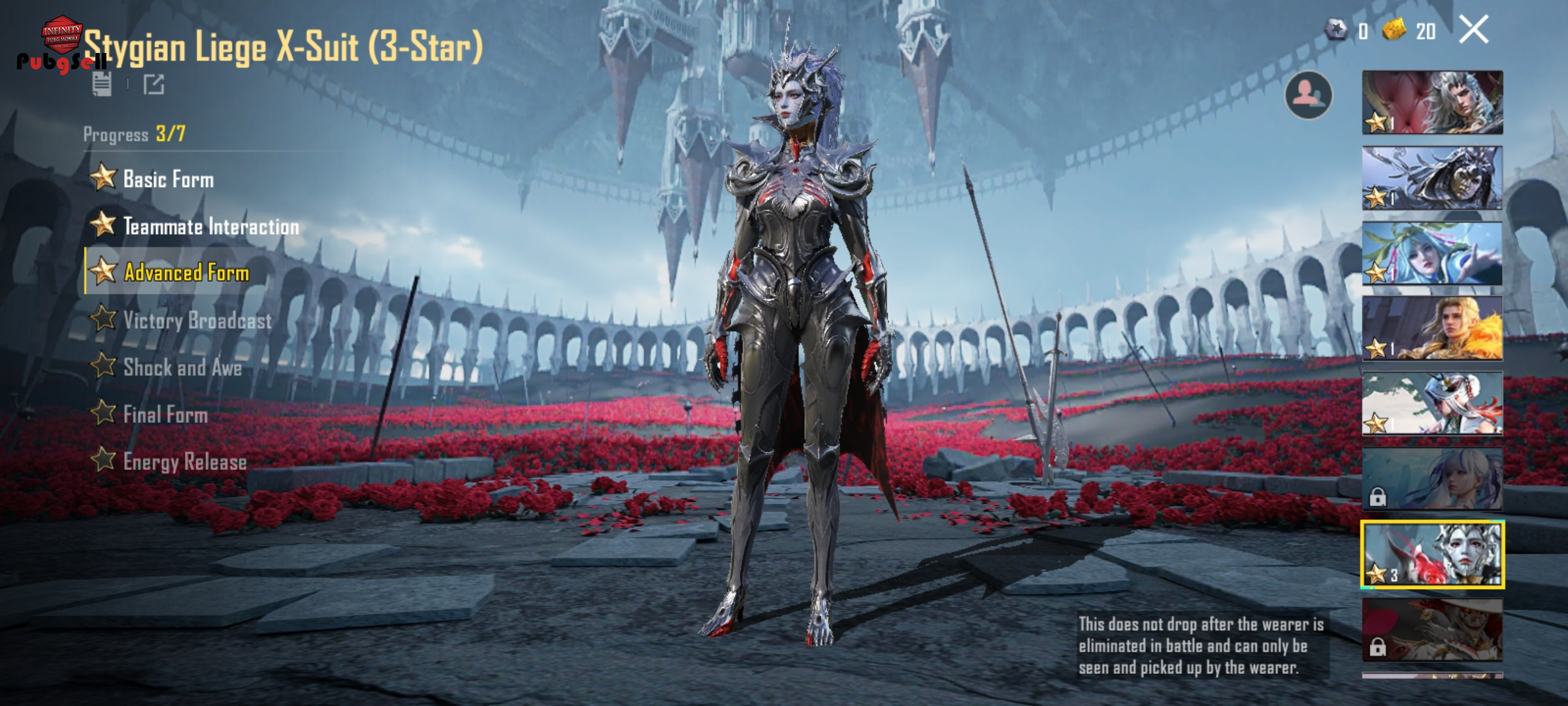Select the locked white-haired suit thumbnail
1568x706 pixels.
(1432, 479)
